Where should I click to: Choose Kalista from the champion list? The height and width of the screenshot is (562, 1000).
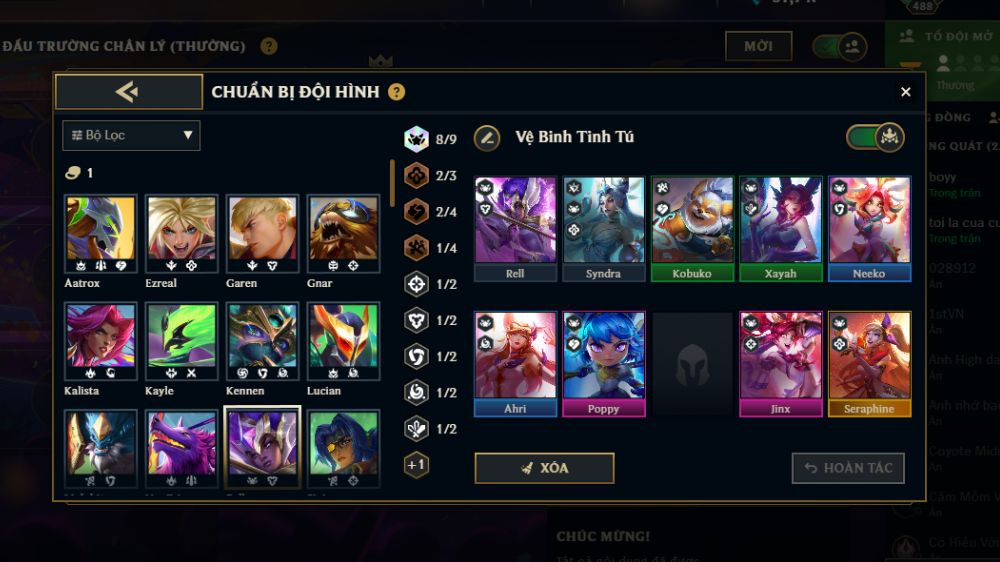(100, 342)
